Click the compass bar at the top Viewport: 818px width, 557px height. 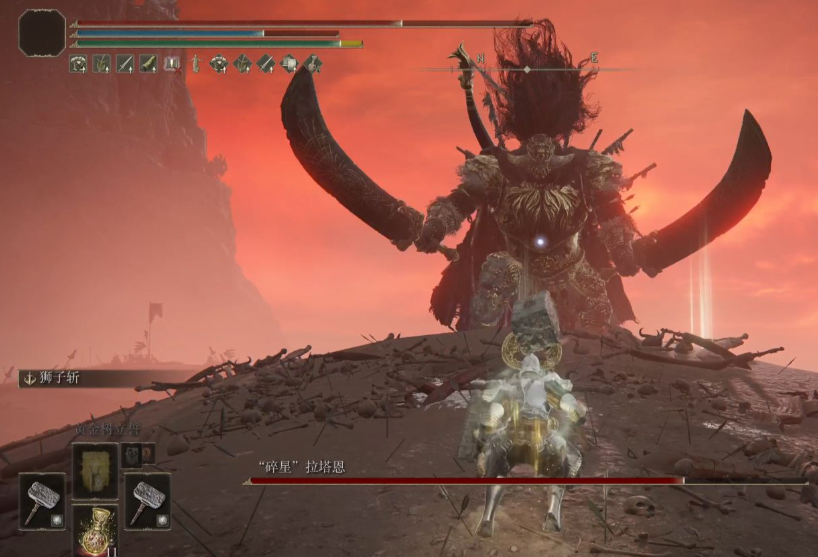[528, 68]
